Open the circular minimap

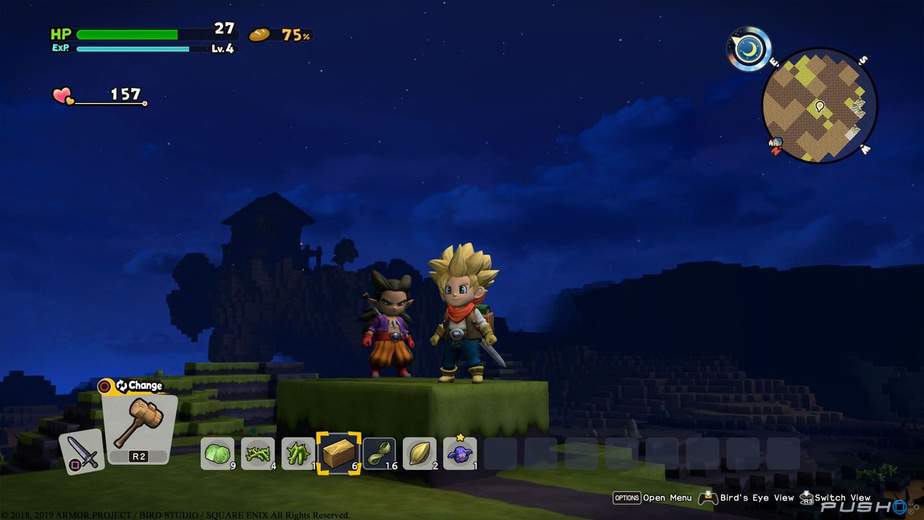[x=819, y=105]
